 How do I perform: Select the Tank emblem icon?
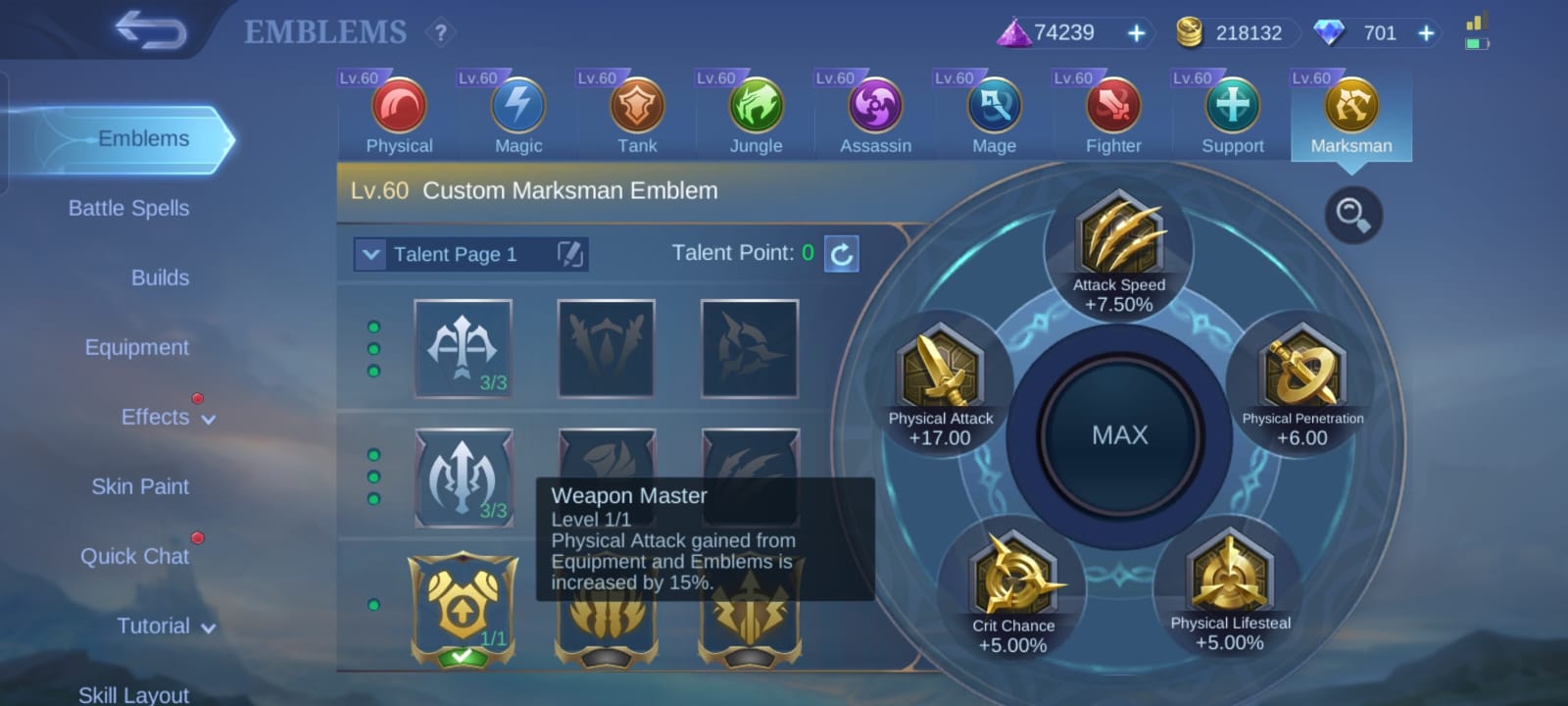point(637,110)
